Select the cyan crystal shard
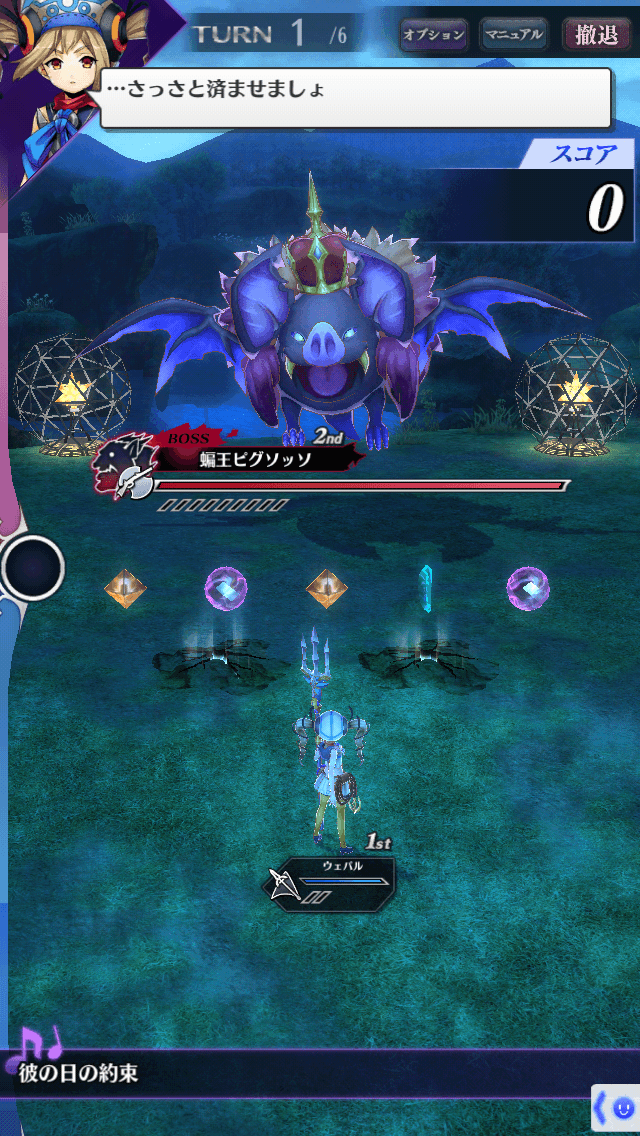The image size is (640, 1136). point(426,587)
